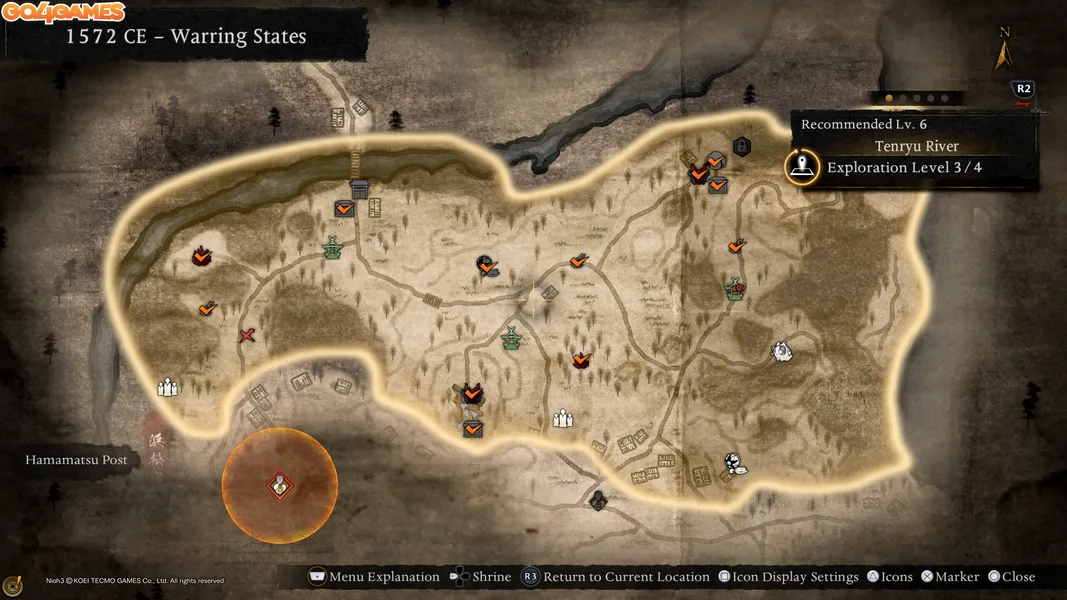The width and height of the screenshot is (1067, 600).
Task: Select the gate icon at the river bridge
Action: point(359,189)
